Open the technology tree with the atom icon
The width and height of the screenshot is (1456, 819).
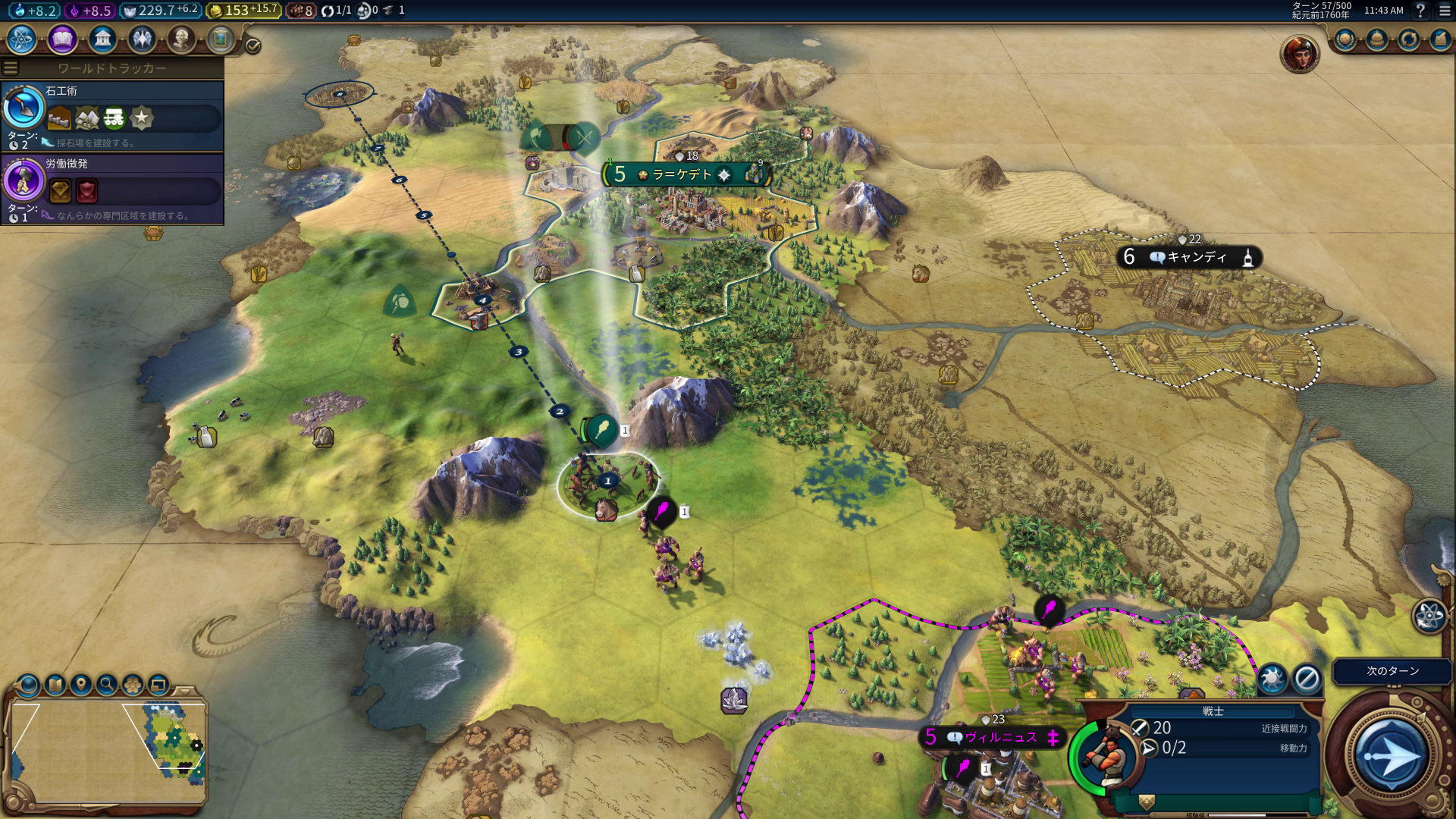[21, 39]
